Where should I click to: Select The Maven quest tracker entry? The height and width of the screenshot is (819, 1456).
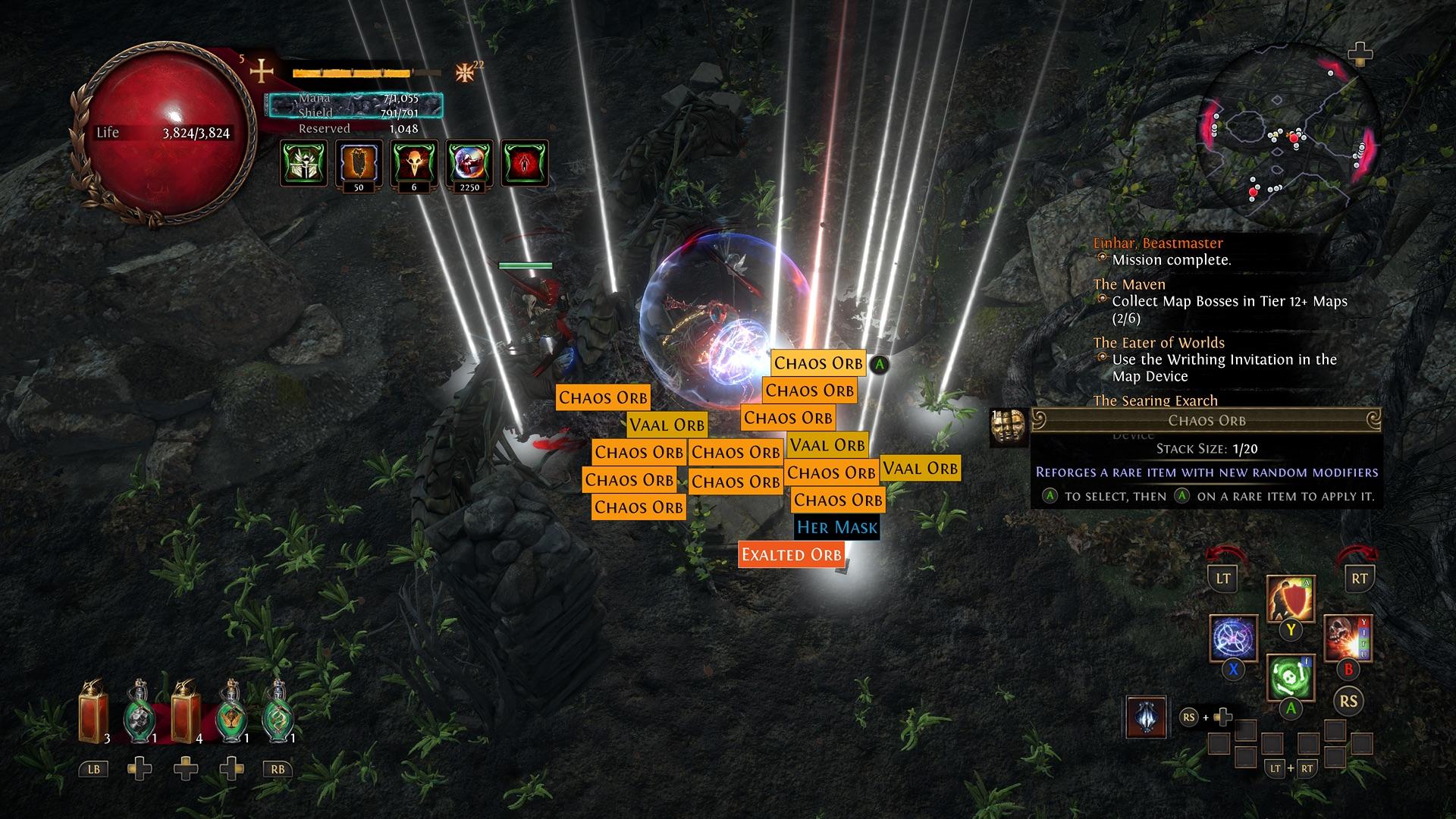click(x=1129, y=284)
